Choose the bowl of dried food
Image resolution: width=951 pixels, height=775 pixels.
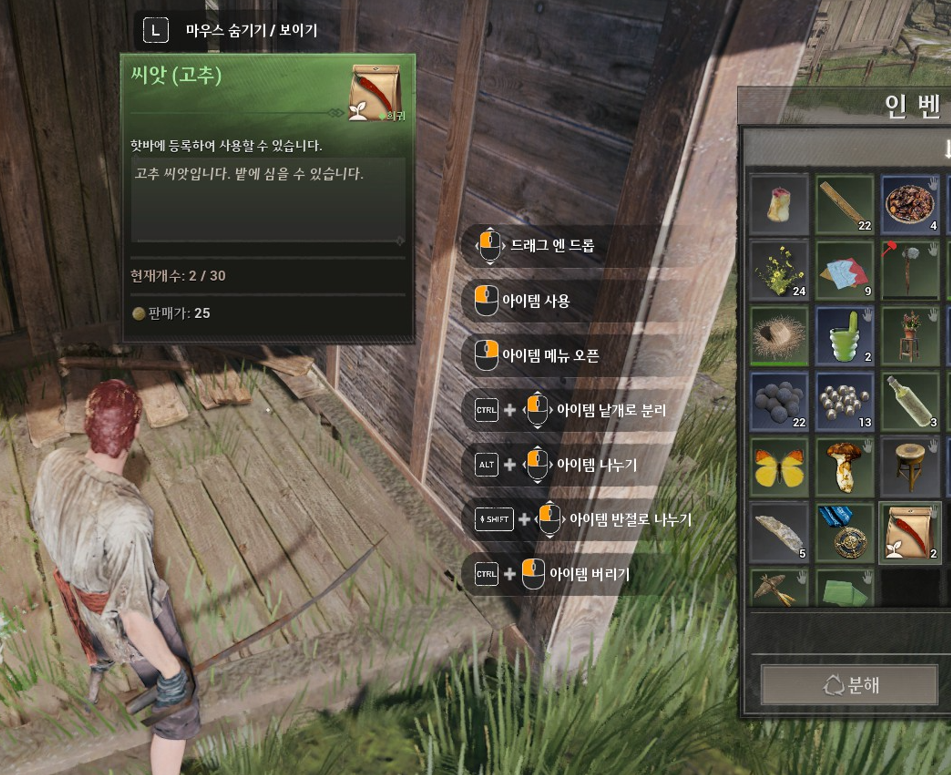tap(910, 204)
